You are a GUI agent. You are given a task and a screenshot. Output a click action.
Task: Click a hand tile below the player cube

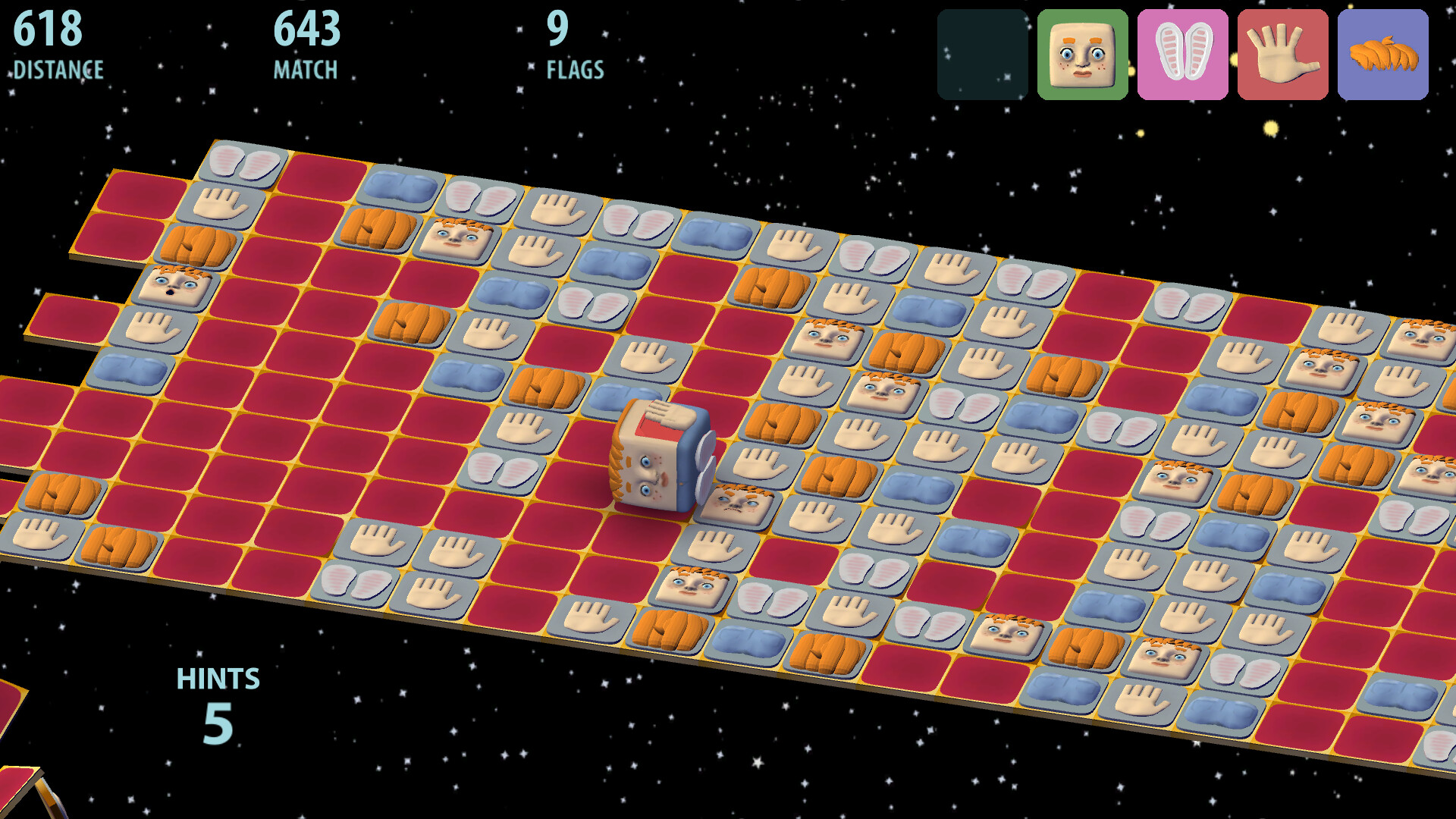pyautogui.click(x=716, y=547)
